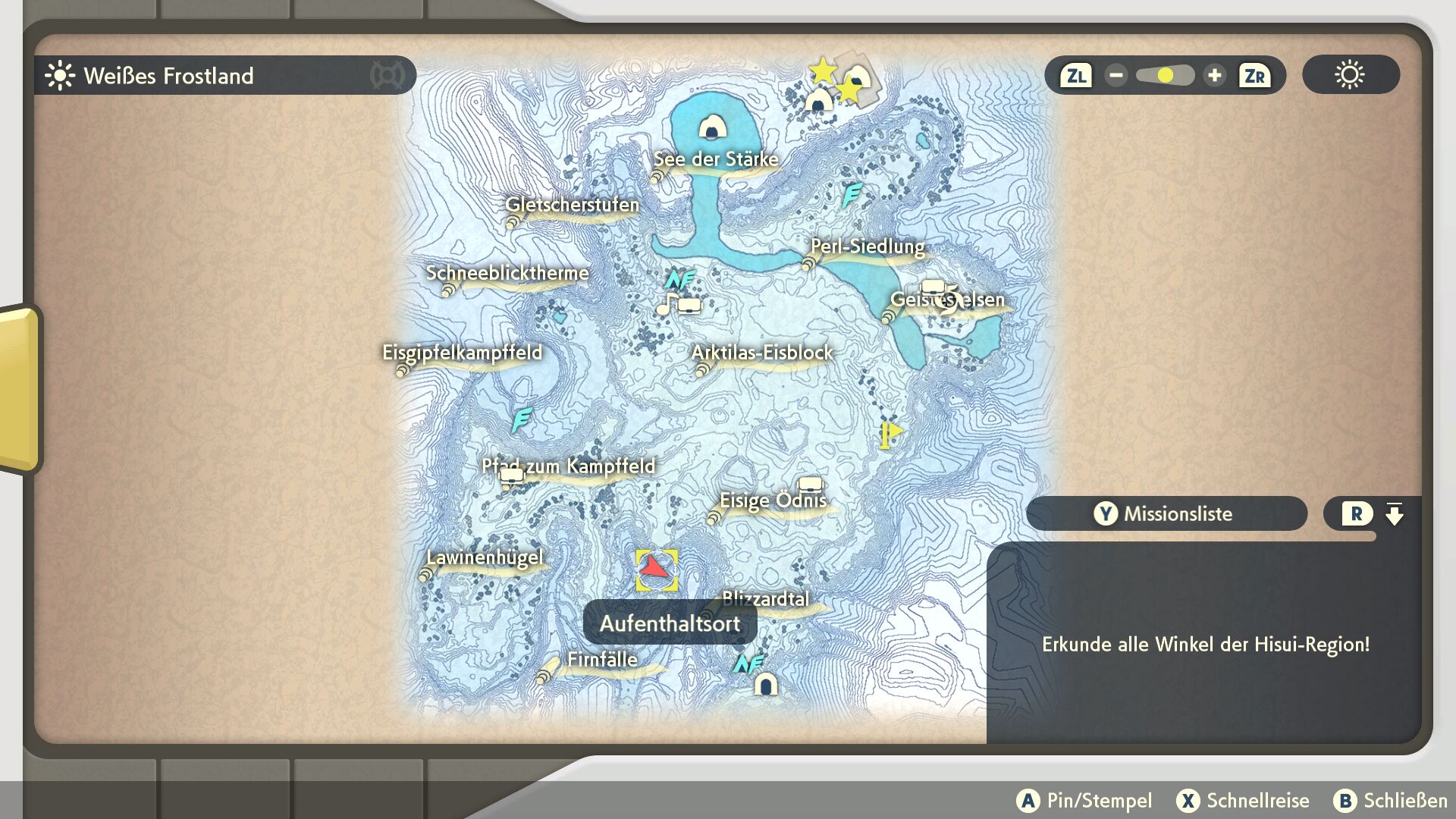Select the Arktilas-Eisblock map label
The height and width of the screenshot is (819, 1456).
tap(761, 353)
